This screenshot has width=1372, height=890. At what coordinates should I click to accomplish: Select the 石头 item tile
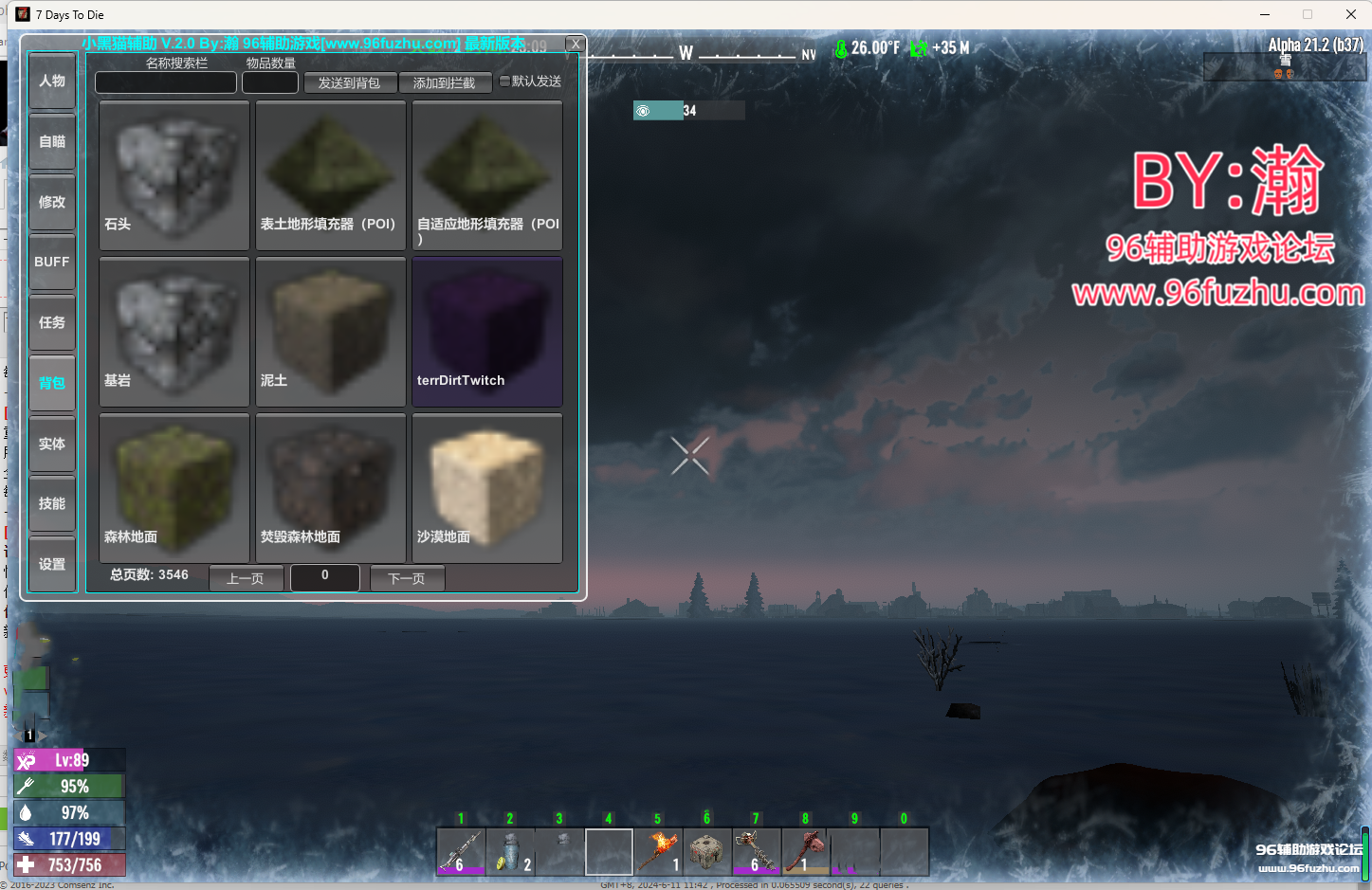click(174, 175)
